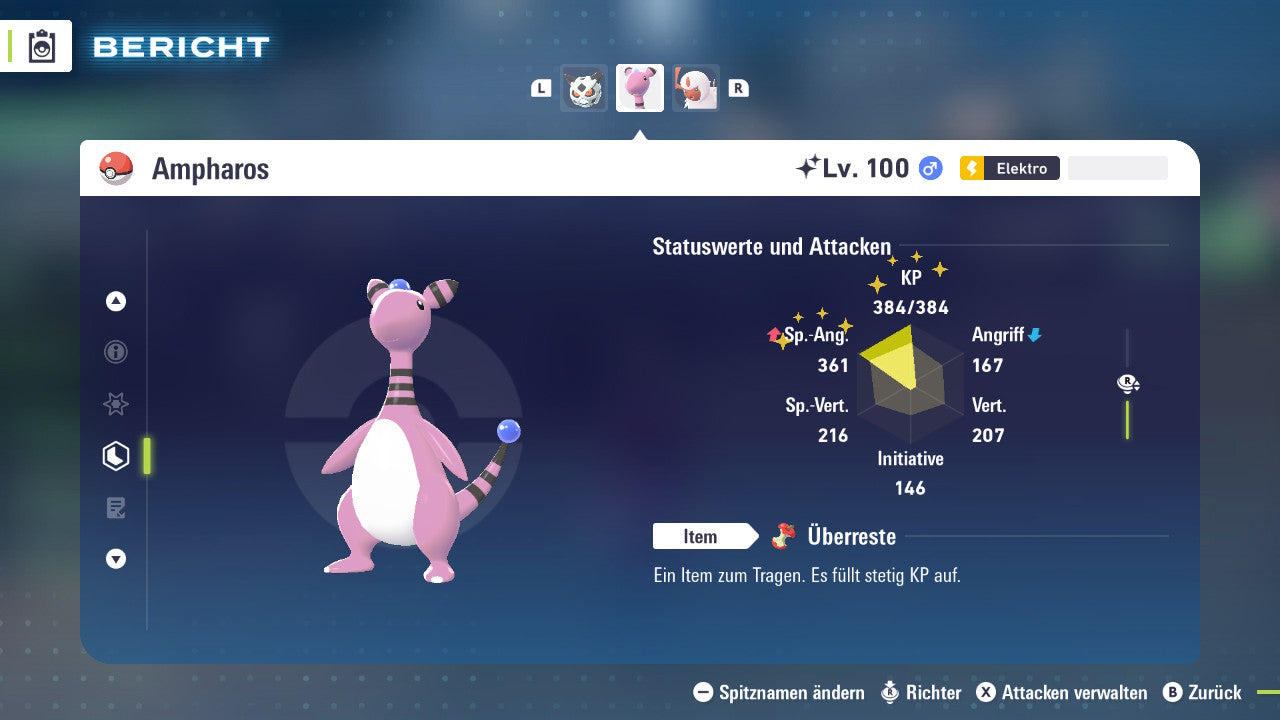This screenshot has height=720, width=1280.
Task: Click the Elektro type badge
Action: point(1009,168)
